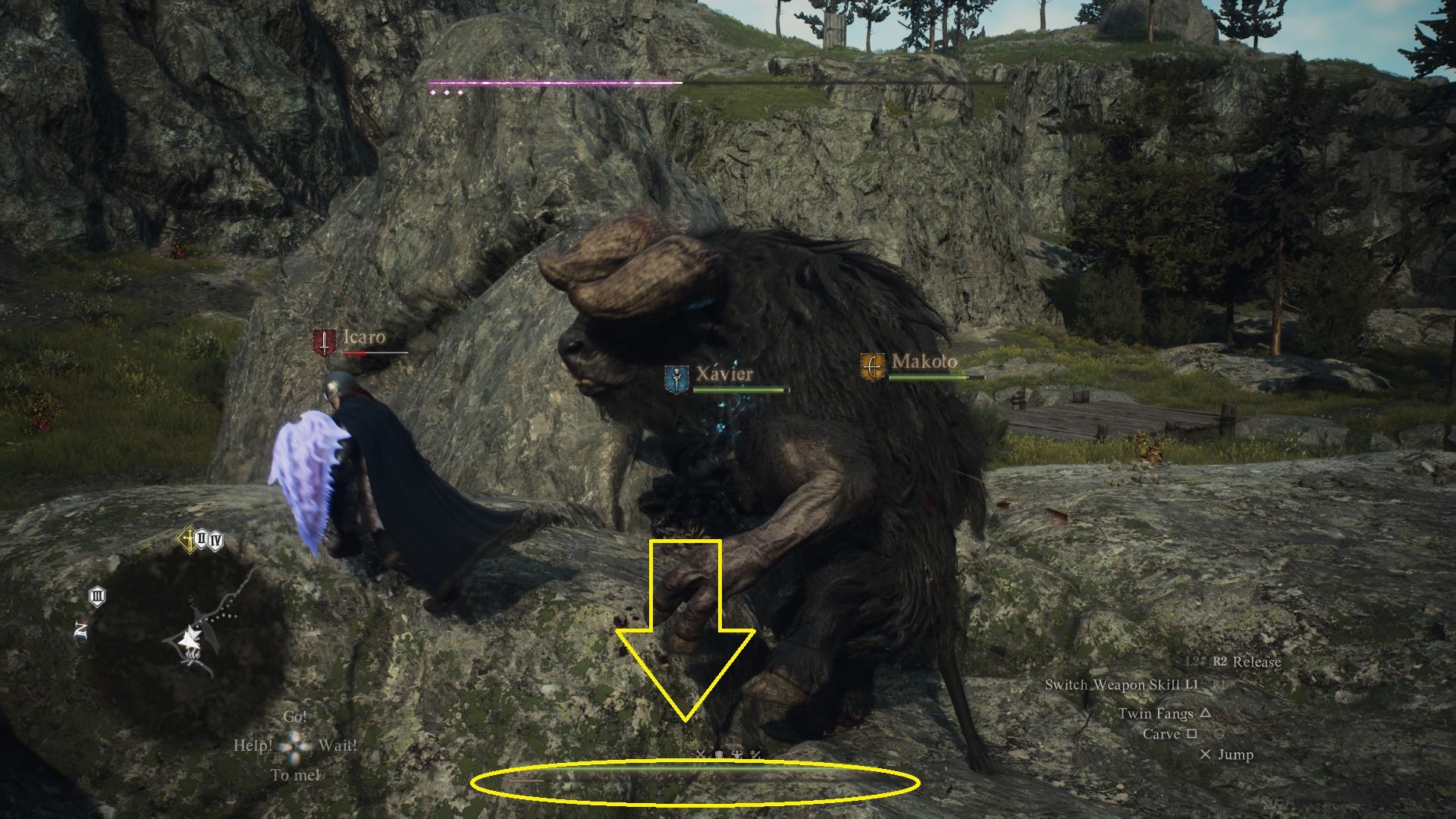Select the sword-and-spark status icon

[756, 754]
